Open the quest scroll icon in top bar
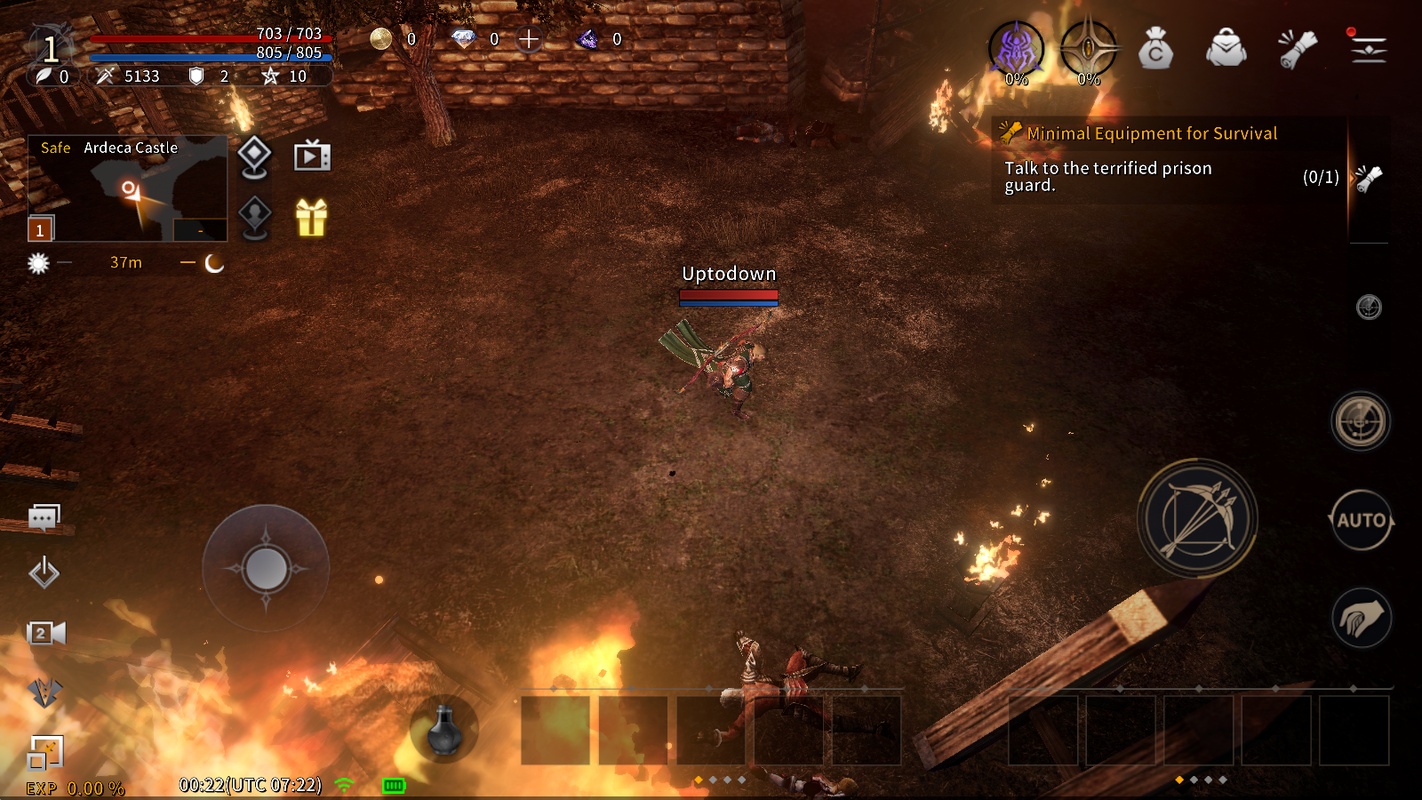1422x800 pixels. point(1297,48)
